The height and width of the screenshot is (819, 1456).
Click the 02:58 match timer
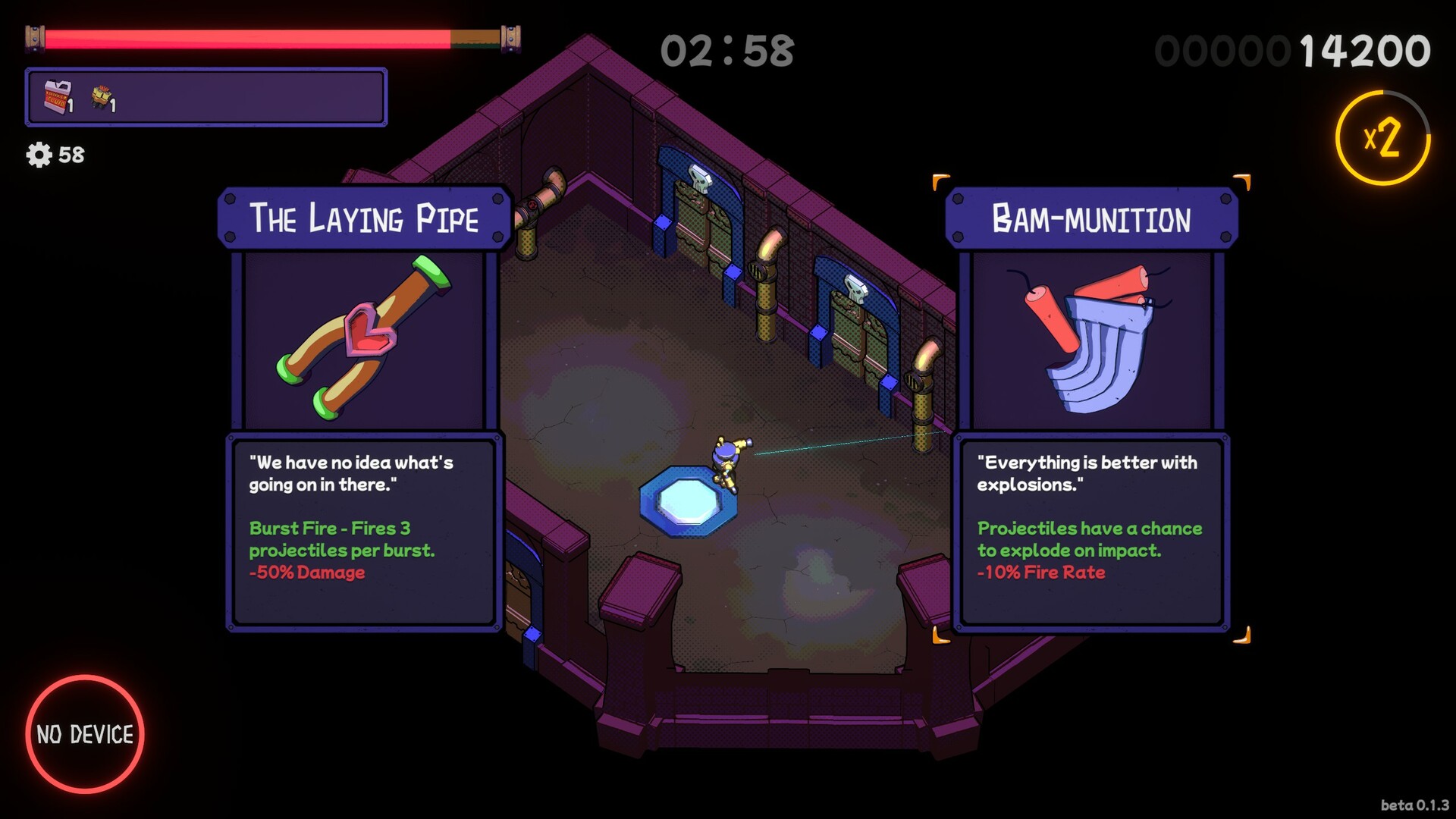727,50
